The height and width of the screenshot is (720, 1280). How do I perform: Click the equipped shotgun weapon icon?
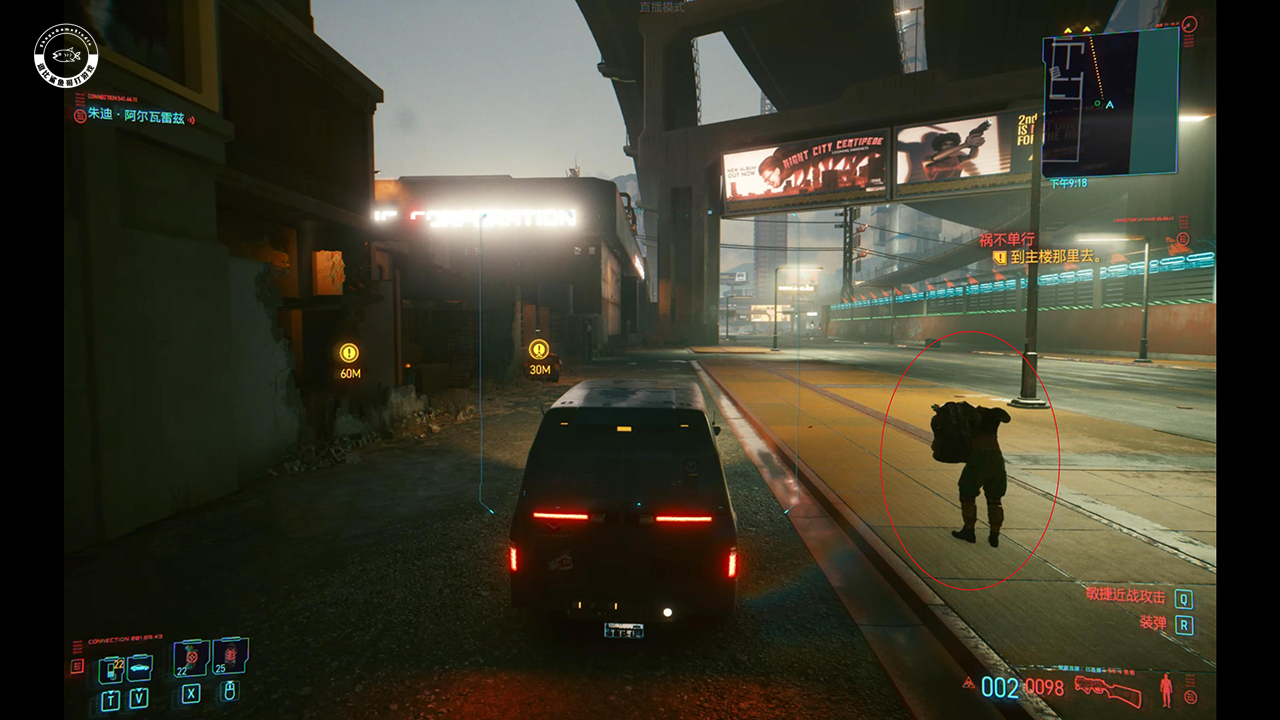1108,689
